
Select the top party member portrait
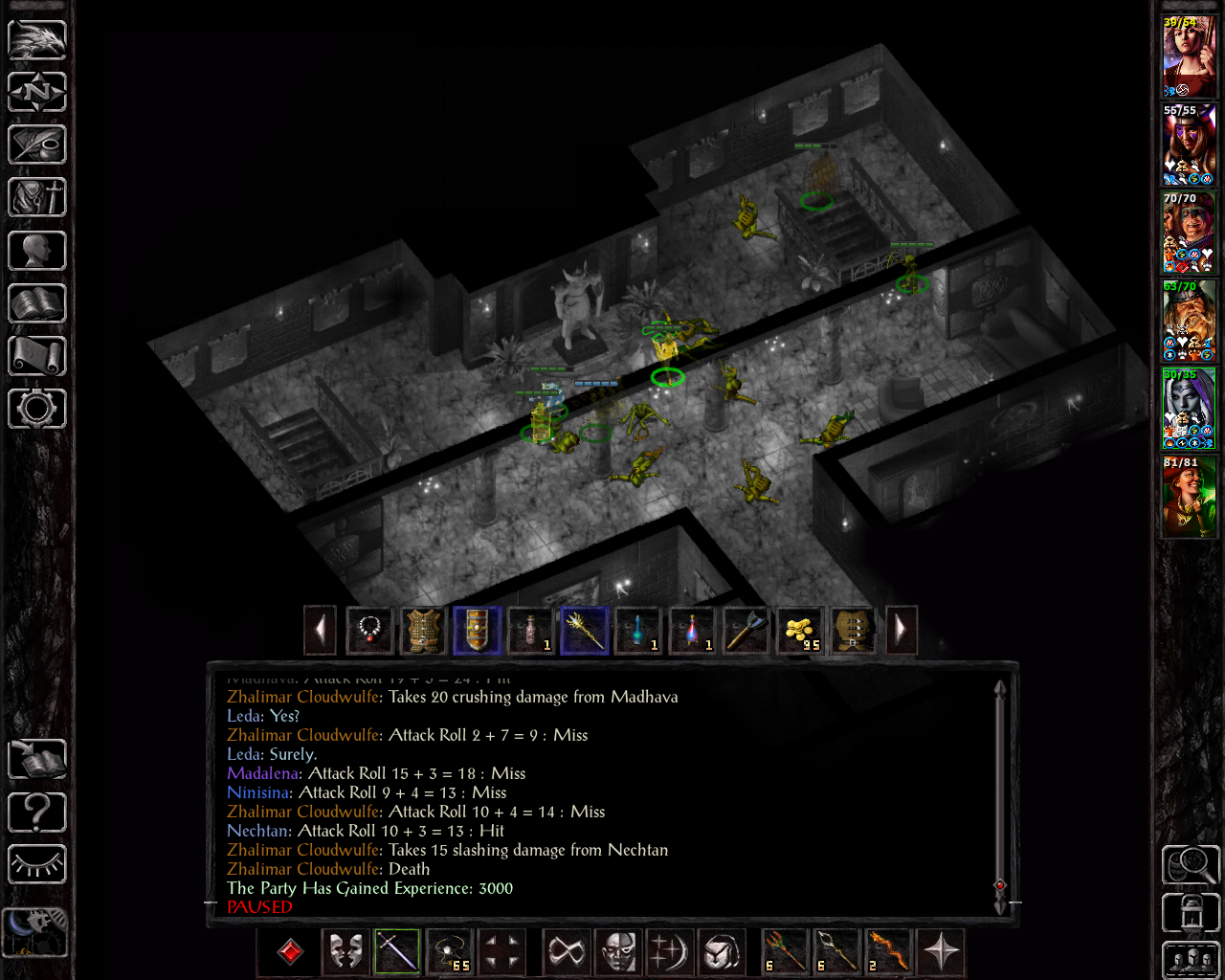pos(1189,57)
